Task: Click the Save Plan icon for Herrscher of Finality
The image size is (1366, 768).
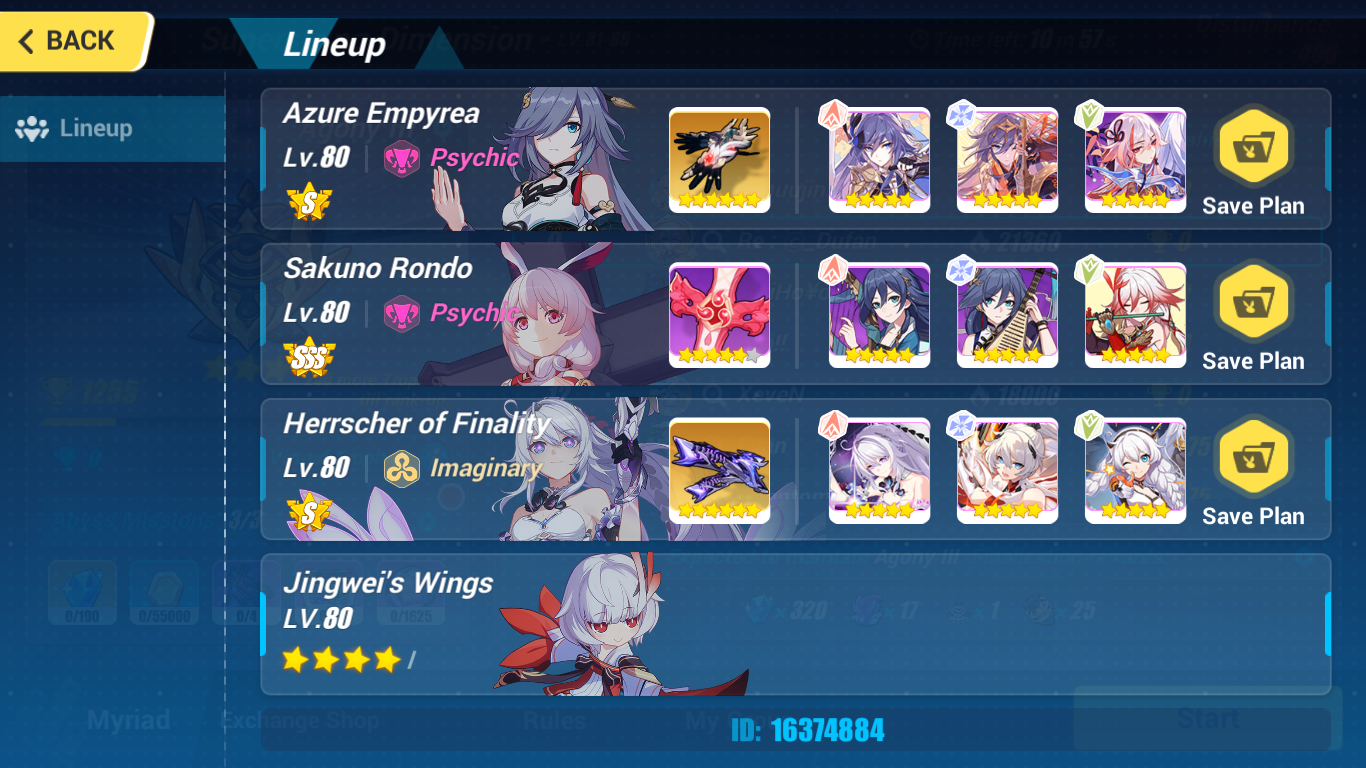Action: click(x=1253, y=460)
